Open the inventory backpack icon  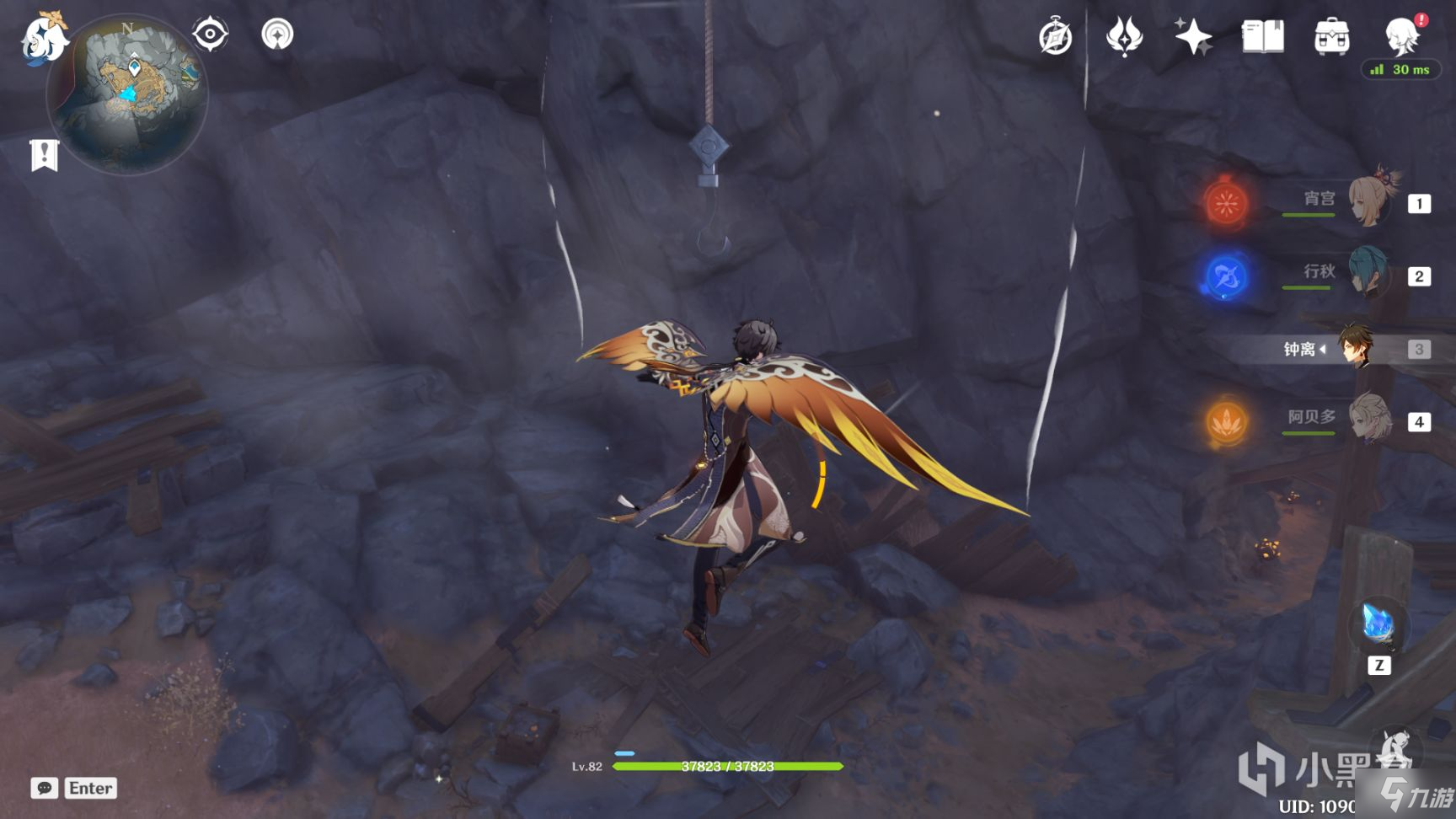[1331, 37]
